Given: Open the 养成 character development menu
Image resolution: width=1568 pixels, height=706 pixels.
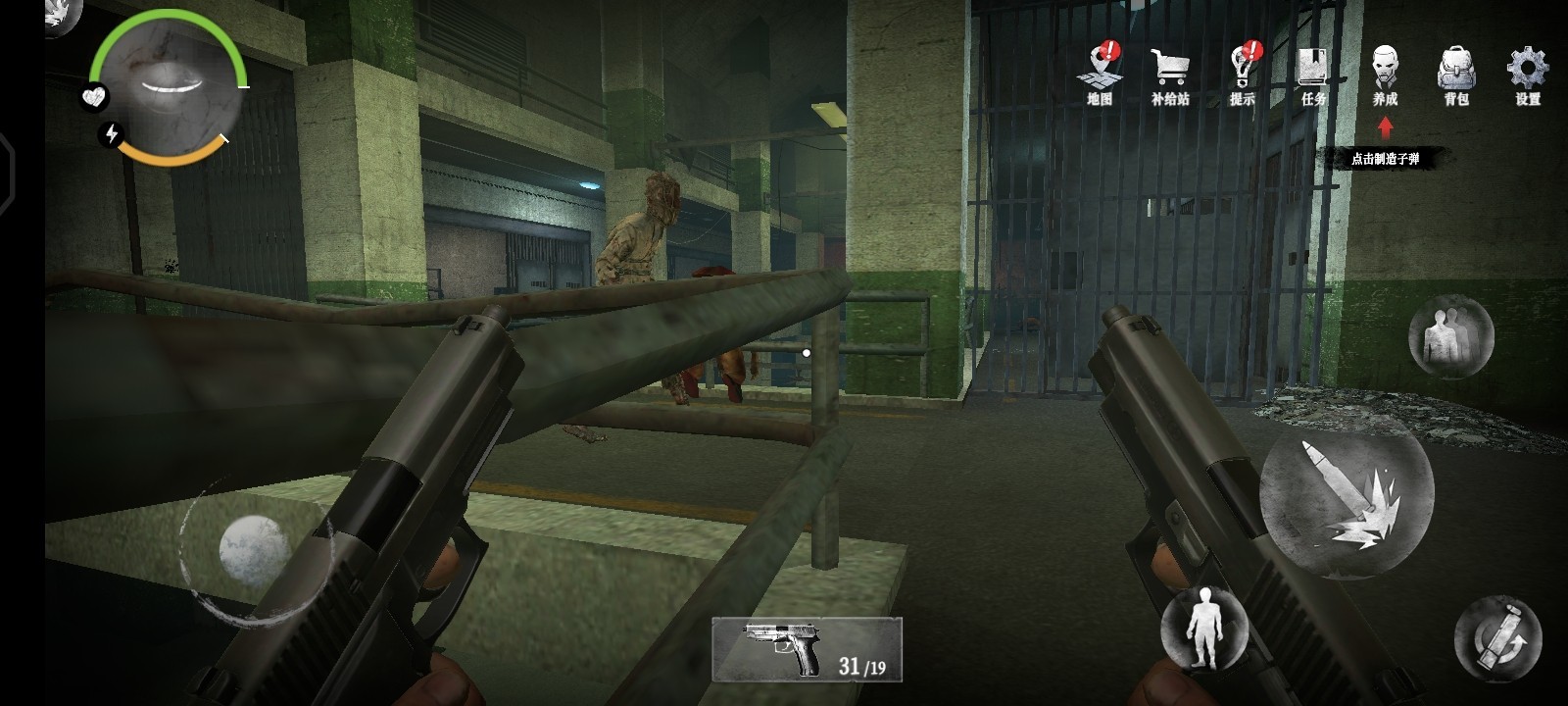Looking at the screenshot, I should tap(1385, 72).
